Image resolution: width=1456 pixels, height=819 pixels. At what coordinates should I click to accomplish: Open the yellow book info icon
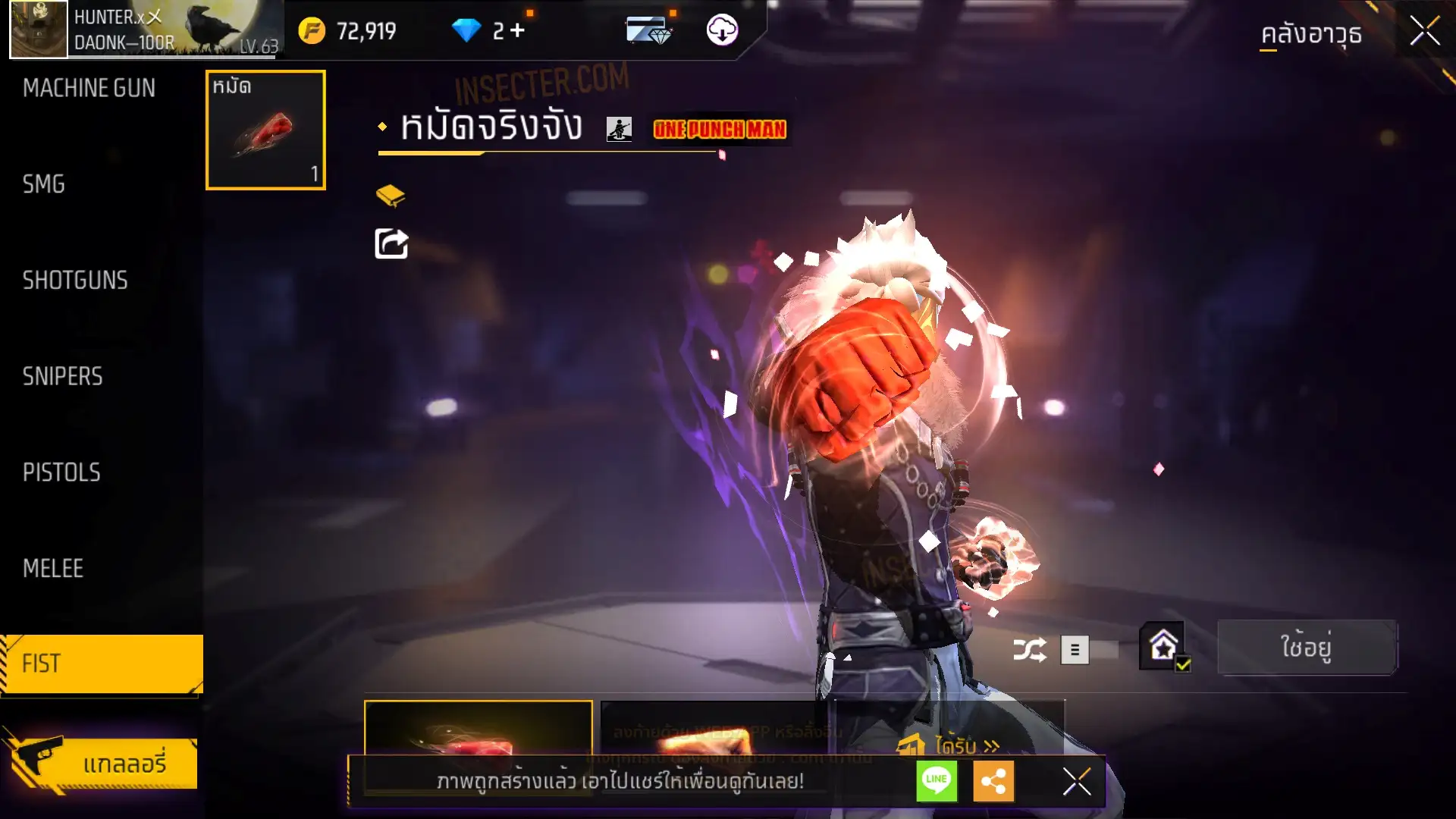(391, 196)
